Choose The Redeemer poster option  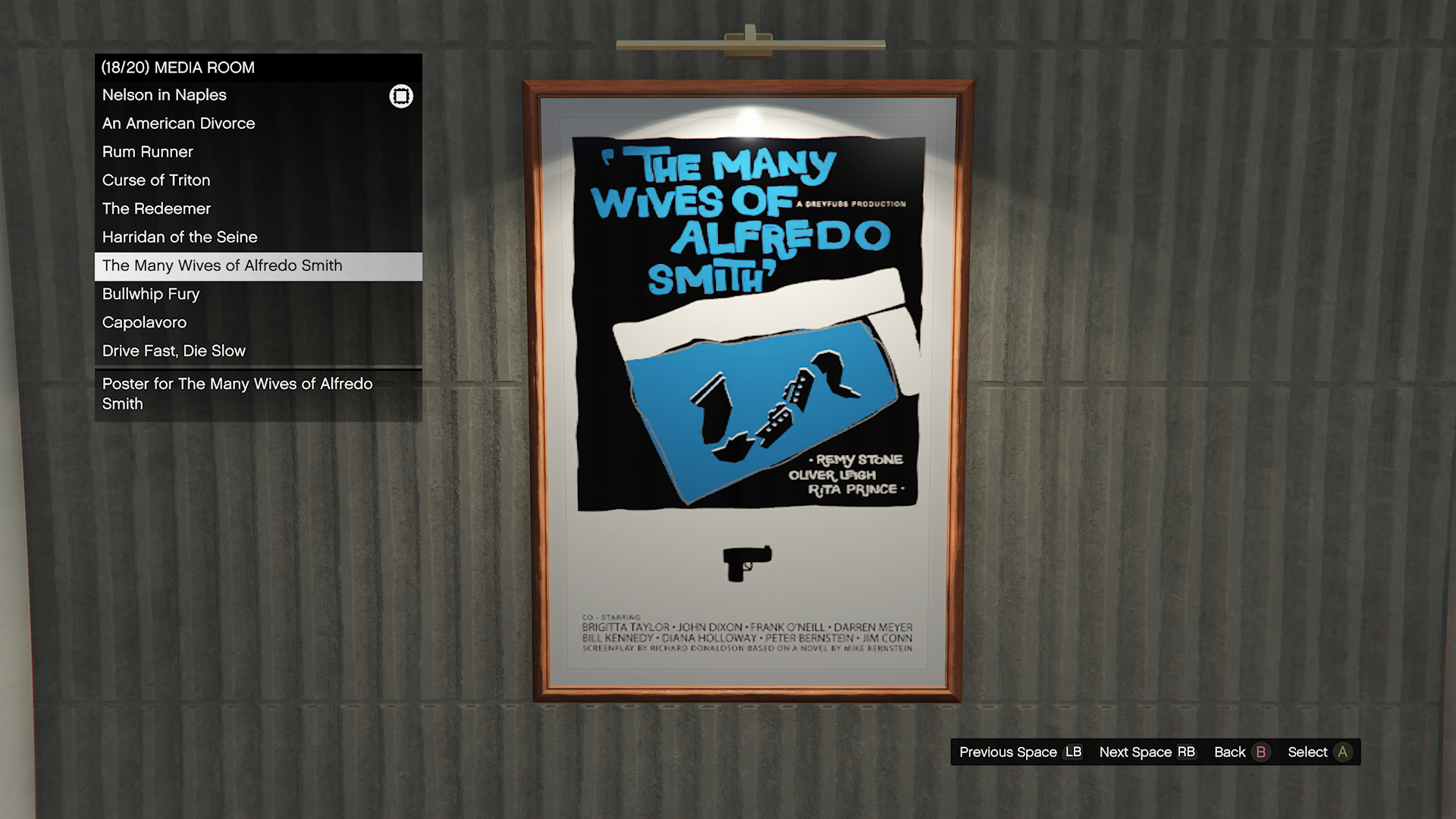click(x=157, y=209)
